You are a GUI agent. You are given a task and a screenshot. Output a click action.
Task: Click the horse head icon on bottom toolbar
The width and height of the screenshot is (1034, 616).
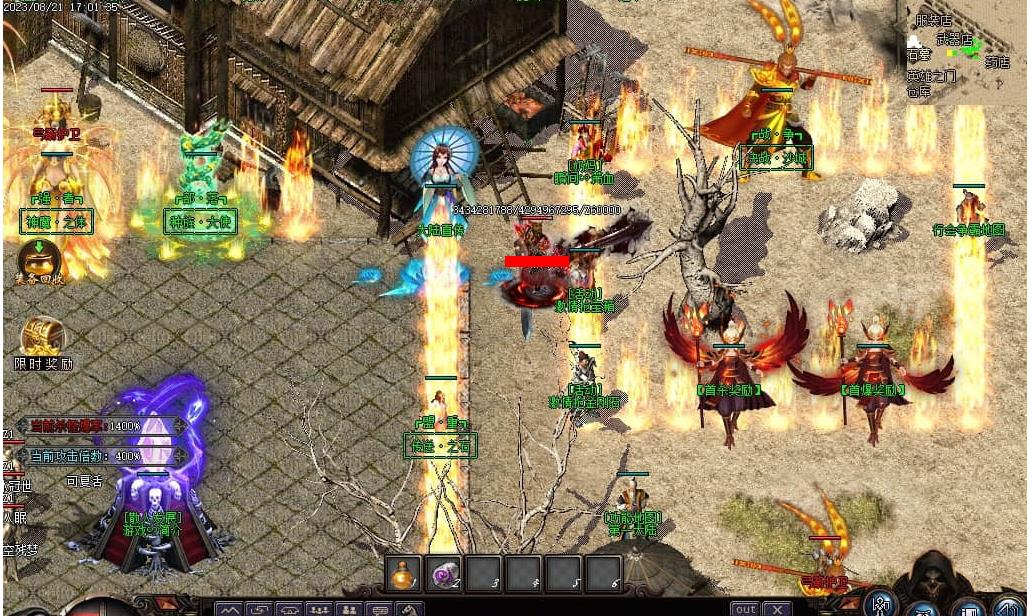click(408, 609)
